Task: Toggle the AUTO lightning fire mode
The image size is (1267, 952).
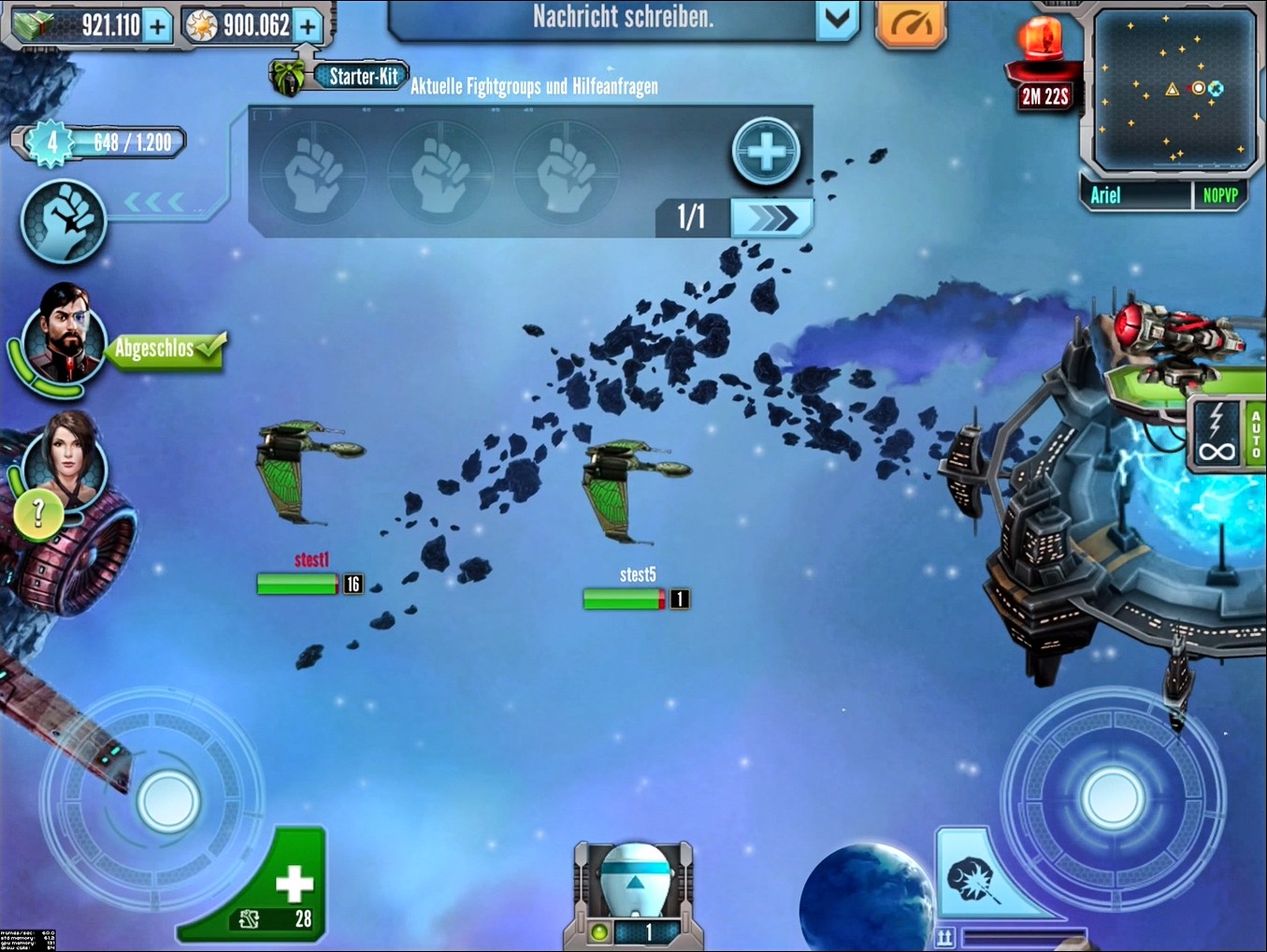Action: [1227, 435]
